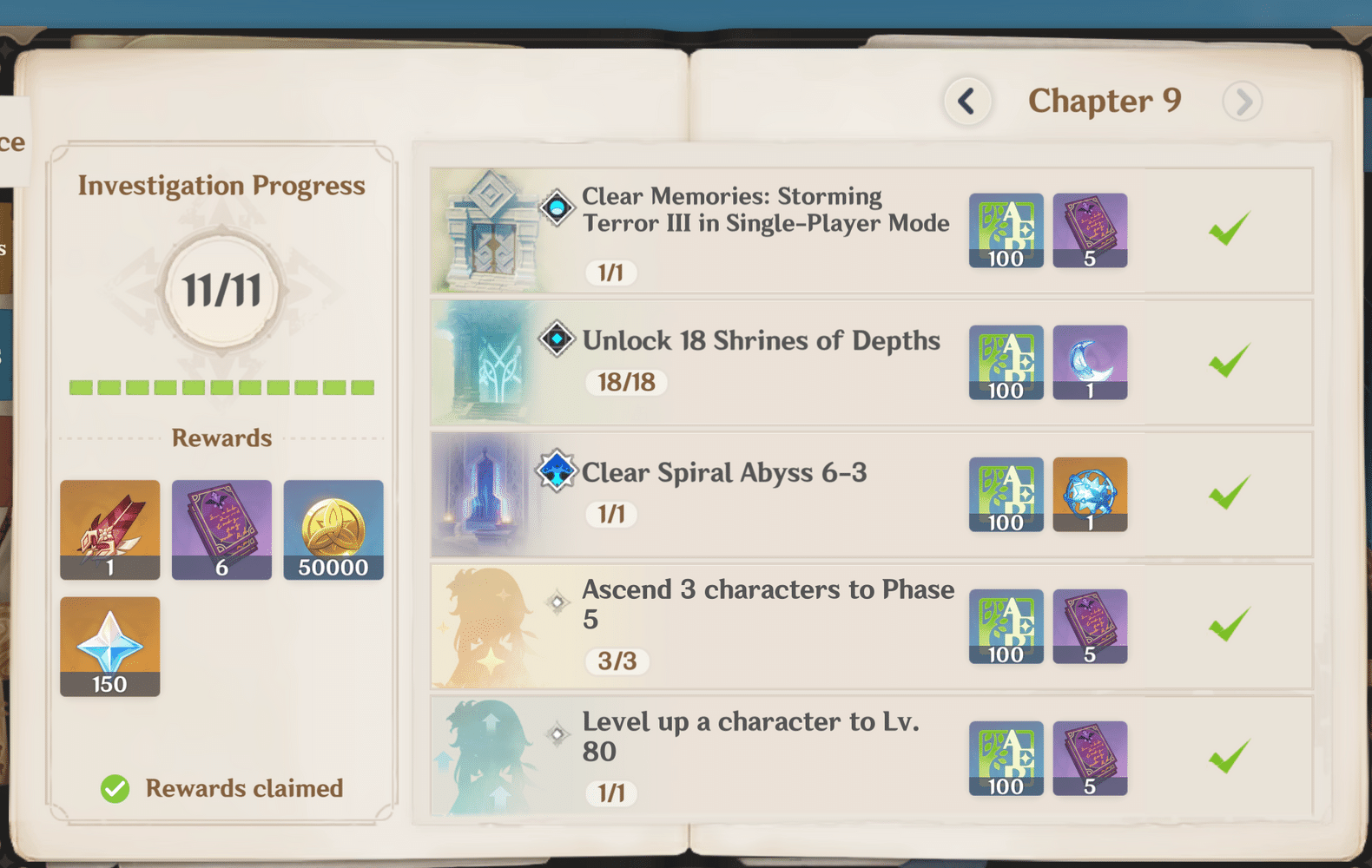This screenshot has height=868, width=1372.
Task: Click the crescent item reward next to Shrines quest
Action: tap(1091, 363)
